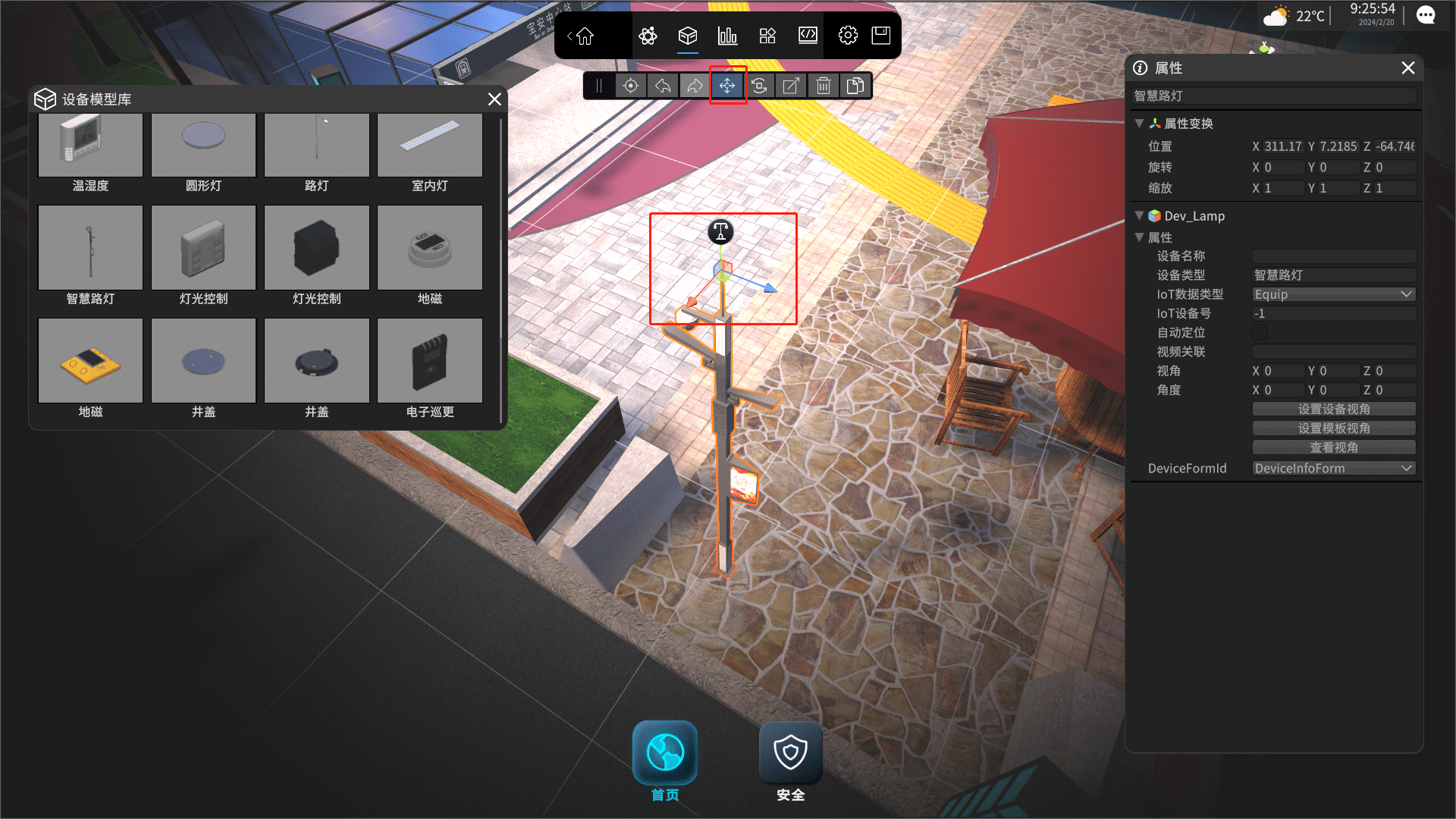Open the IoT数据类型 dropdown showing Equip

[x=1333, y=294]
